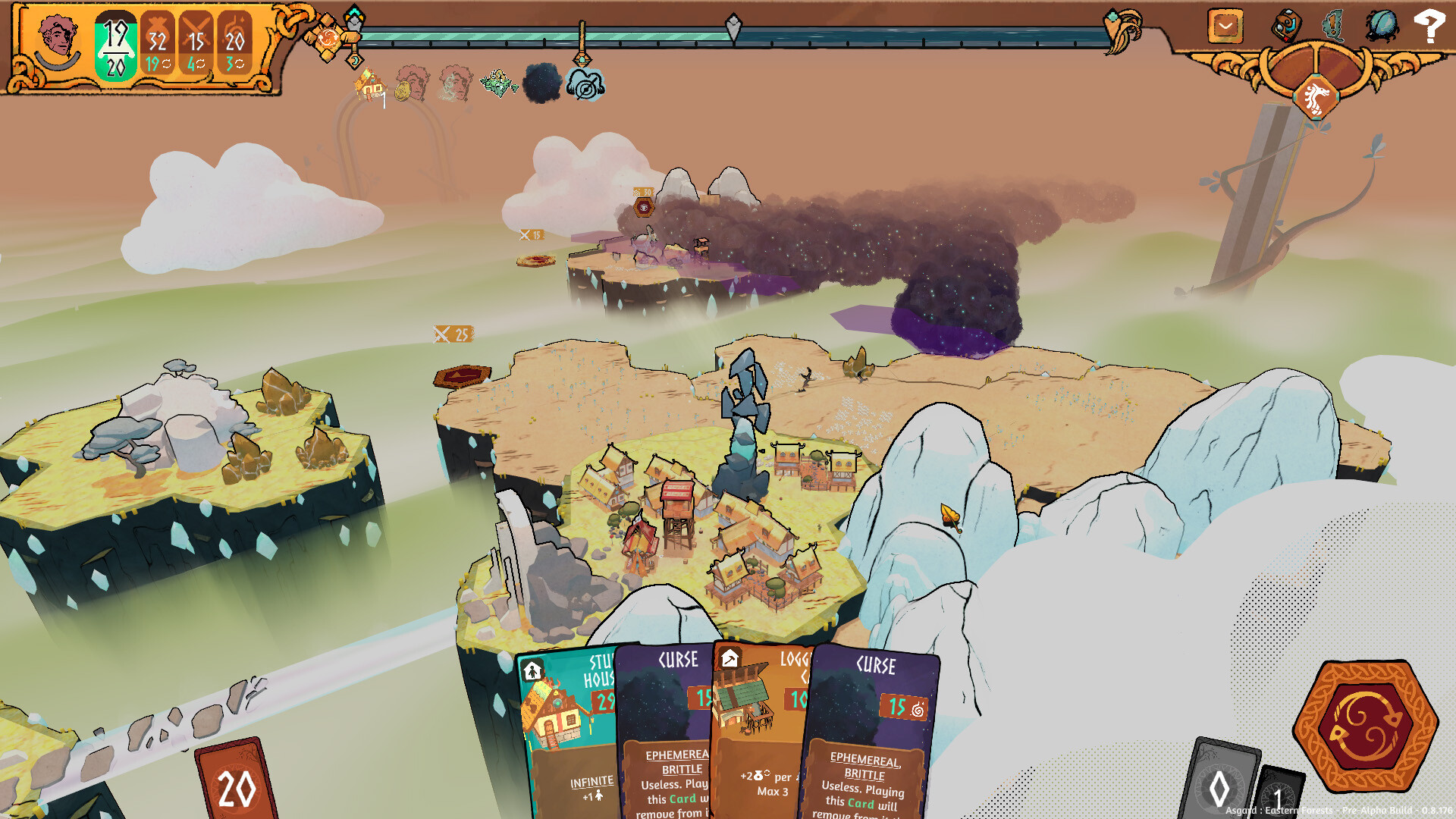This screenshot has height=819, width=1456.
Task: Open the red draw pile showing 20
Action: 237,785
